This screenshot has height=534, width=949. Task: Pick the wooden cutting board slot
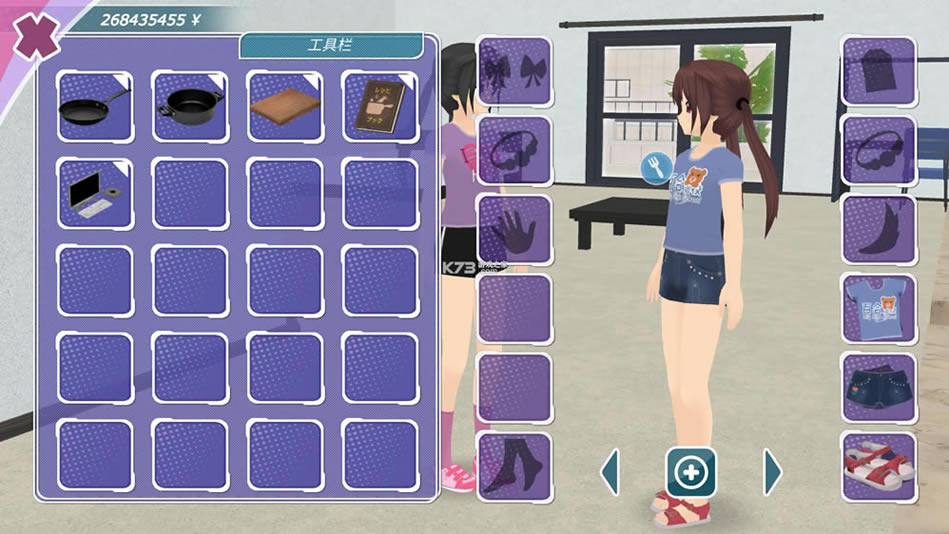point(284,106)
